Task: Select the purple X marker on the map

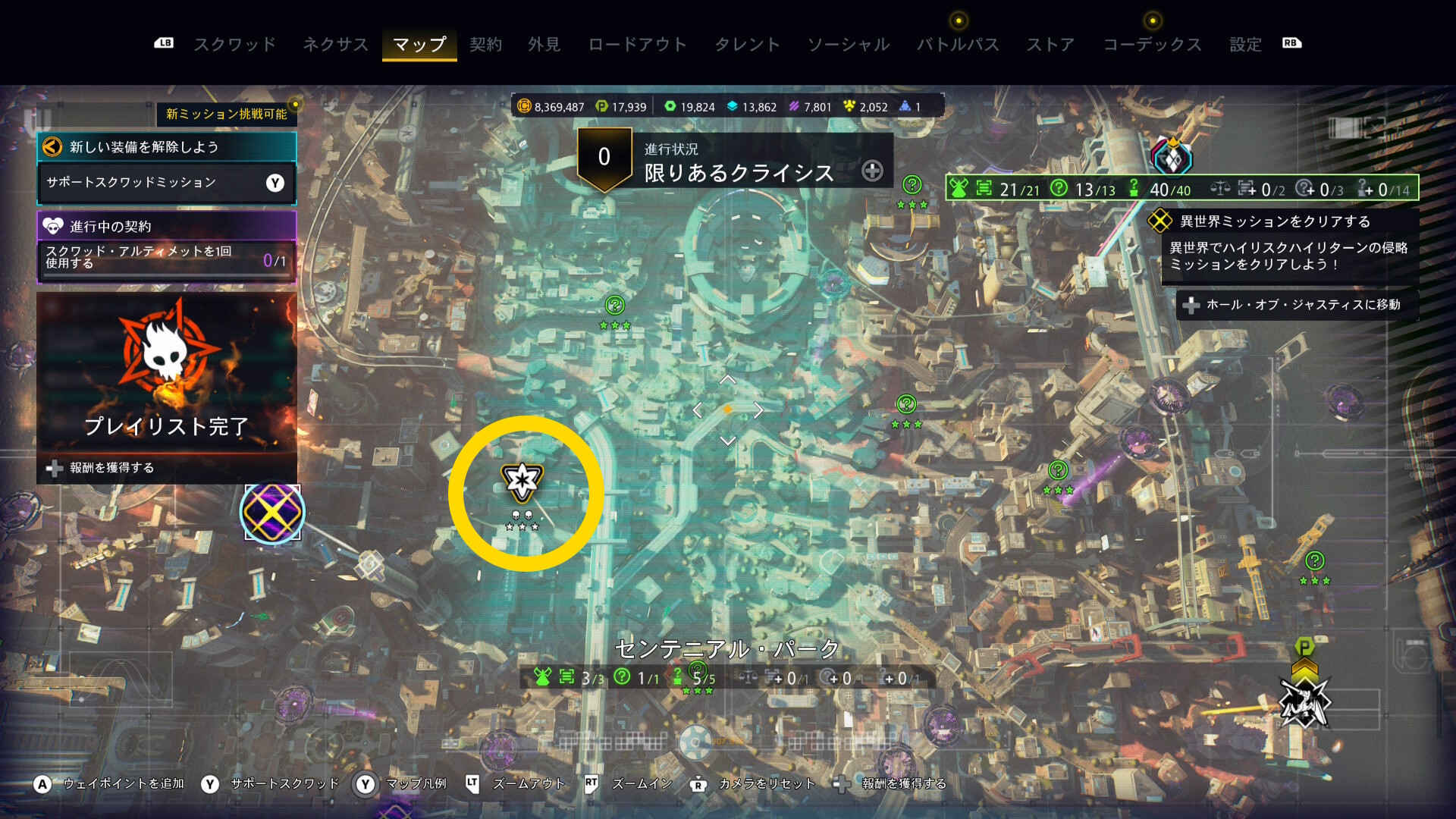Action: [272, 512]
